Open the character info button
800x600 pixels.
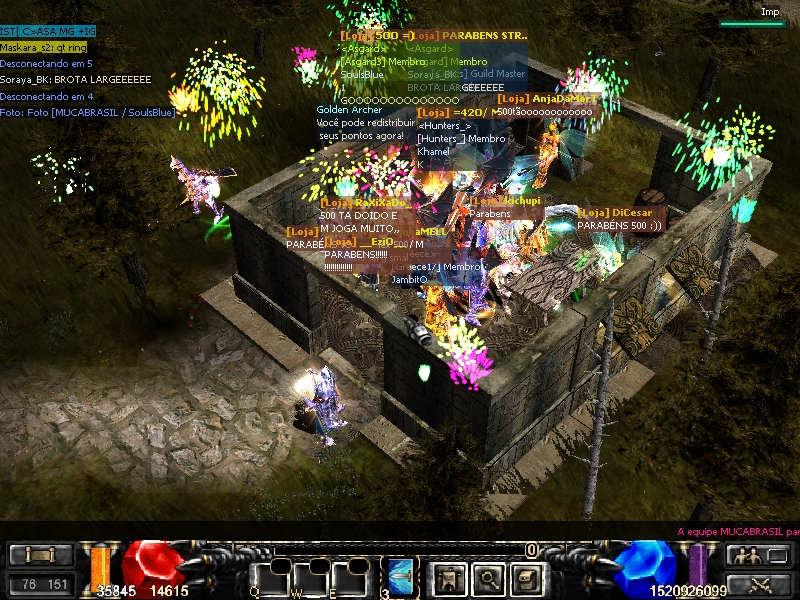point(447,577)
